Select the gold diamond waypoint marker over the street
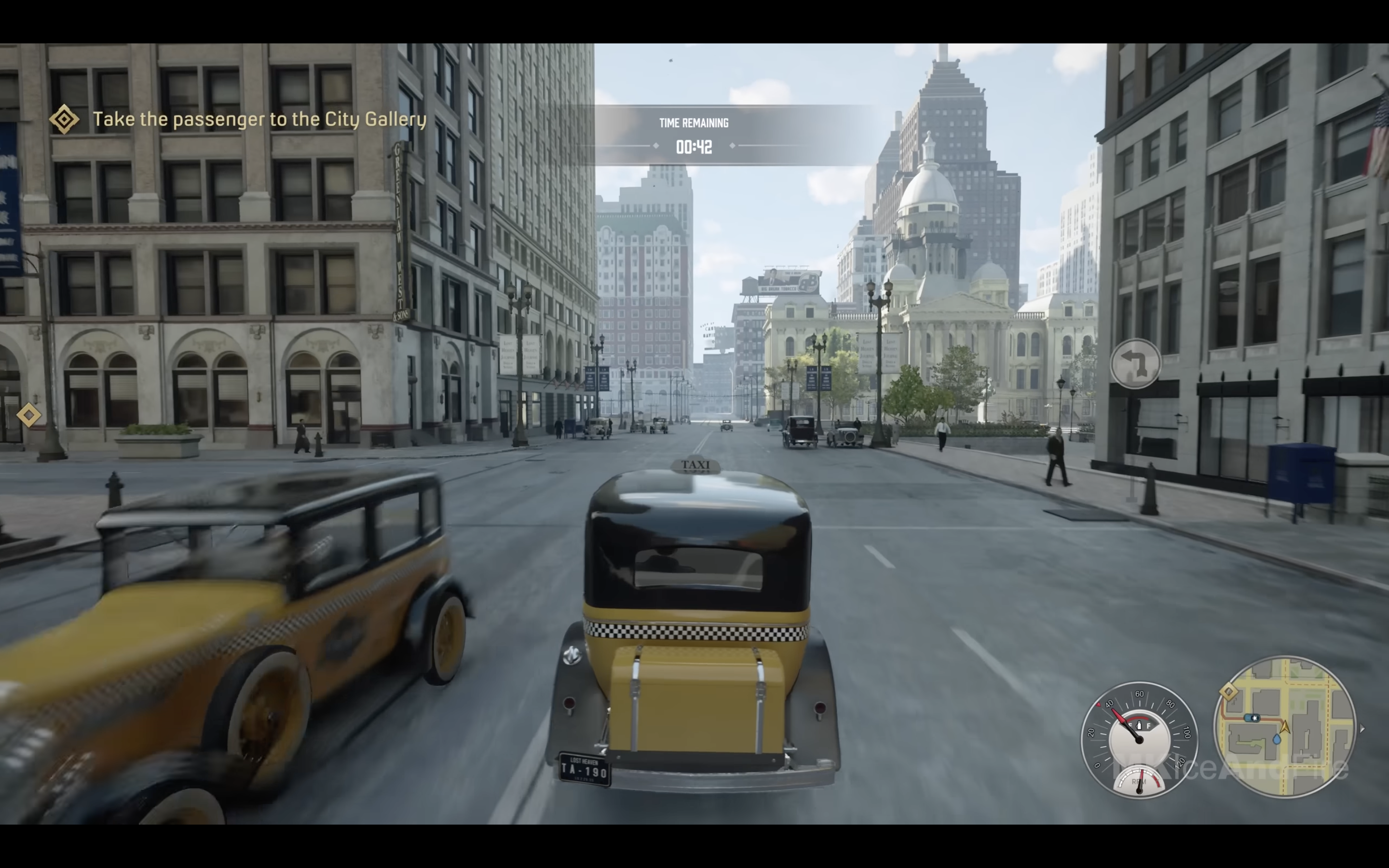 coord(29,415)
